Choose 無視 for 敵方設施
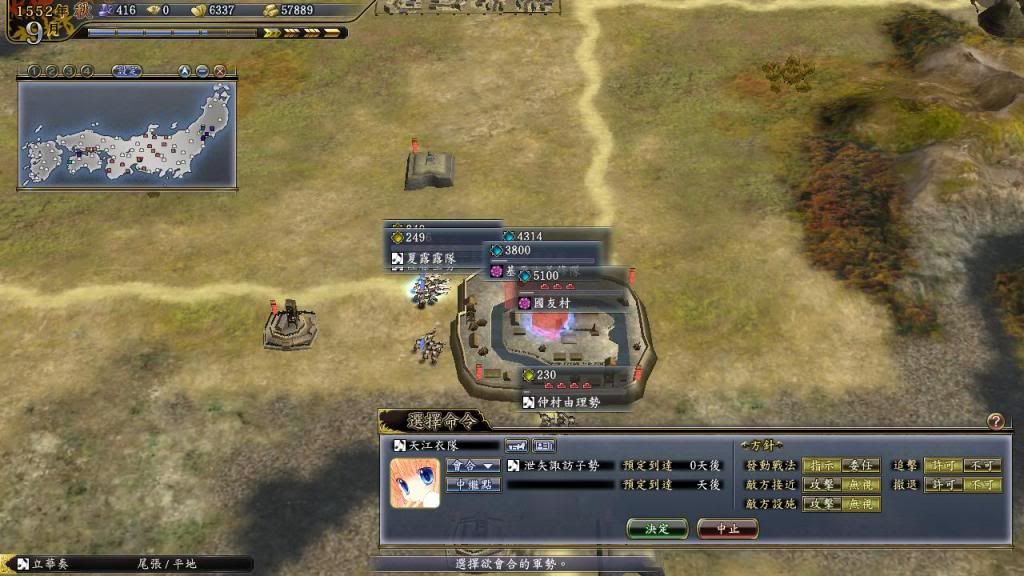The width and height of the screenshot is (1024, 576). [x=861, y=504]
